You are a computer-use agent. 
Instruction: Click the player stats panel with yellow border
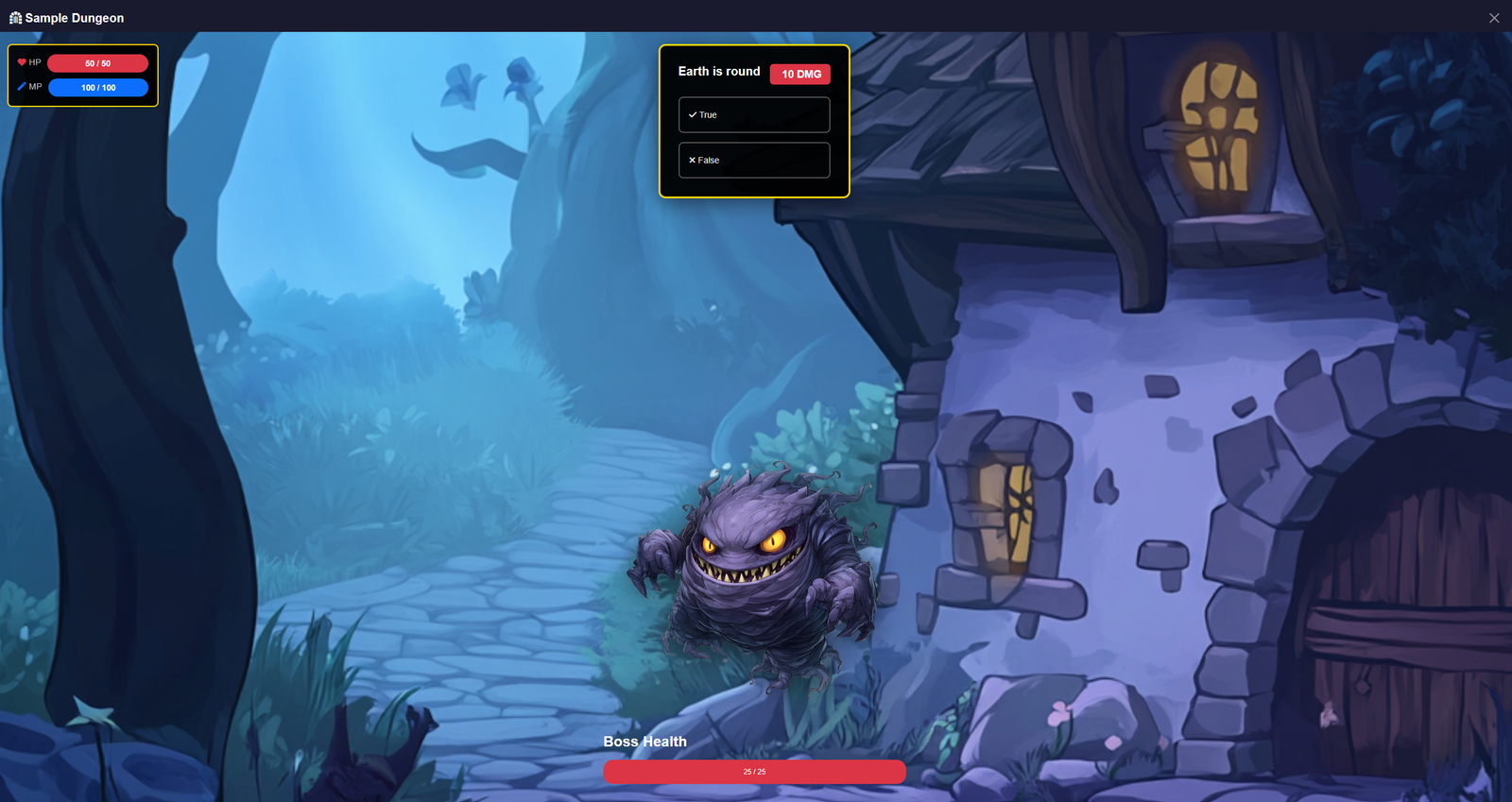click(x=81, y=75)
